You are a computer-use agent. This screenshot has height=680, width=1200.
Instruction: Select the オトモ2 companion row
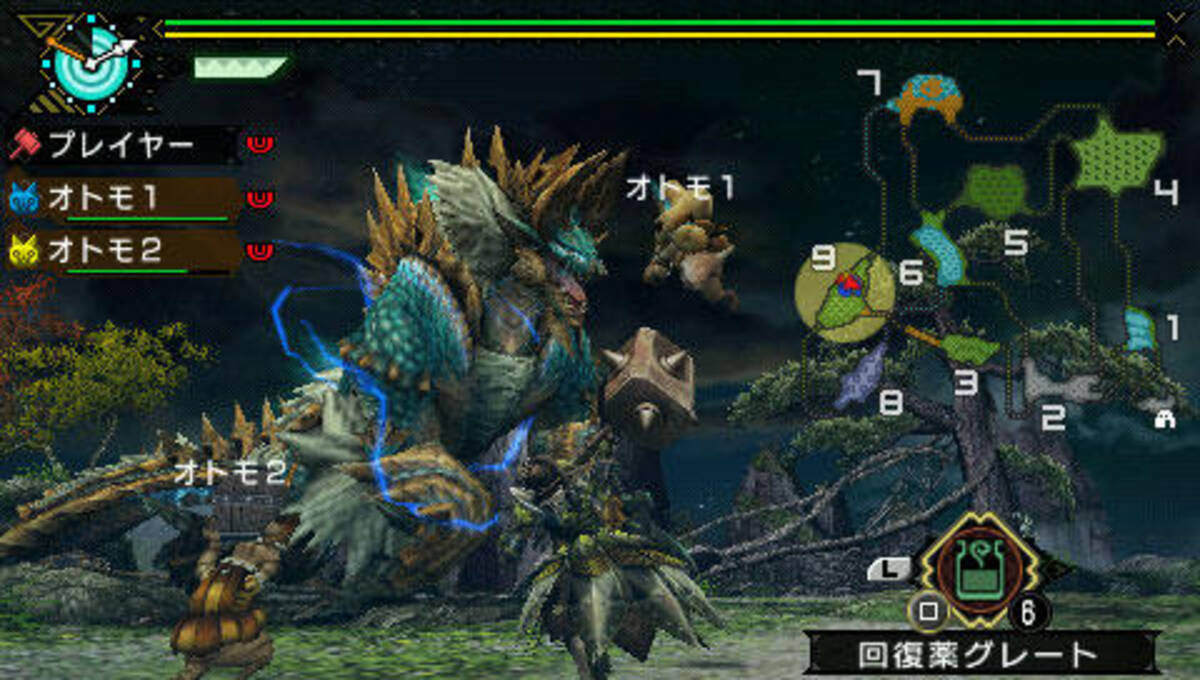click(x=120, y=250)
